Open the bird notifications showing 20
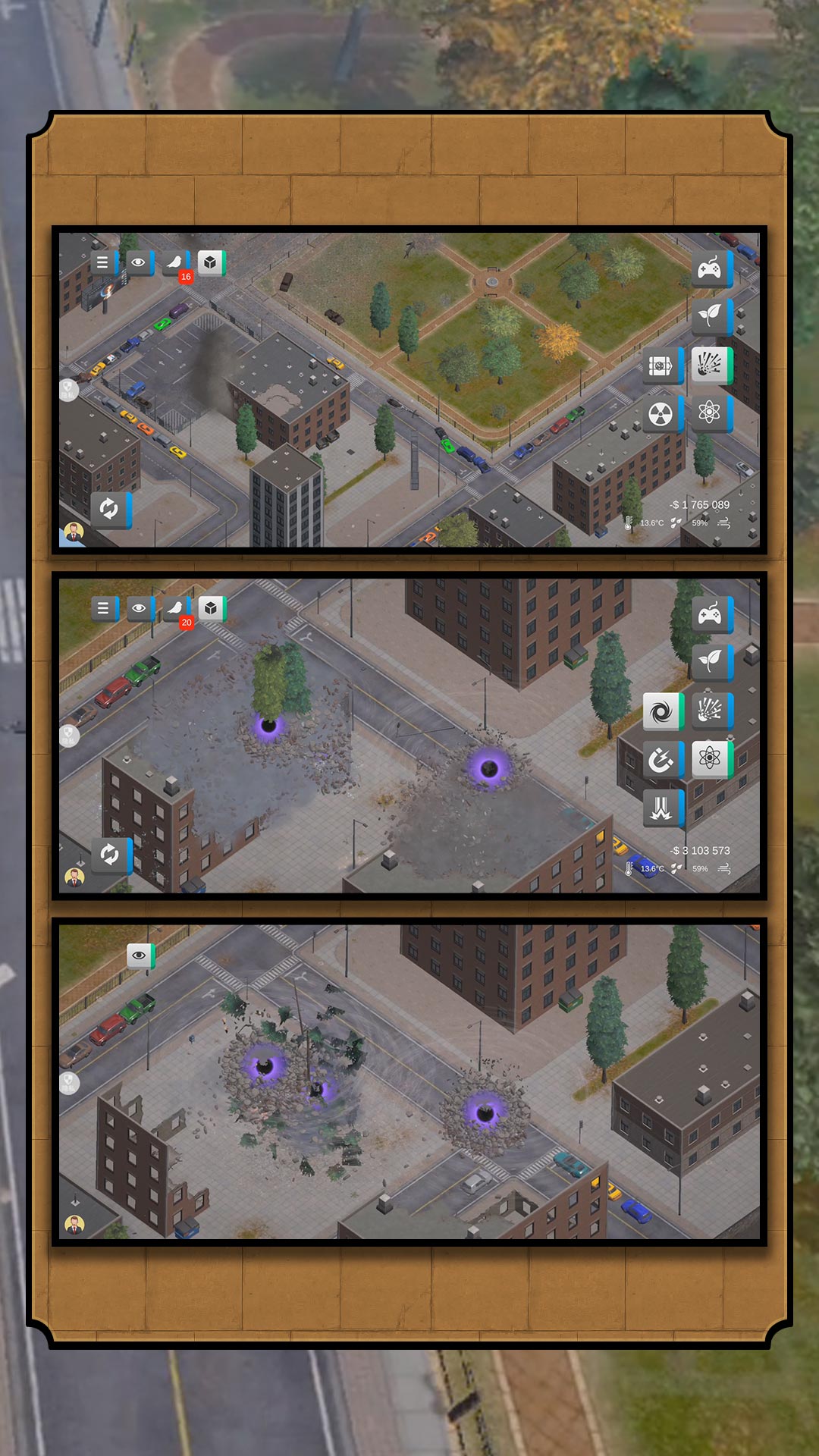819x1456 pixels. [176, 609]
